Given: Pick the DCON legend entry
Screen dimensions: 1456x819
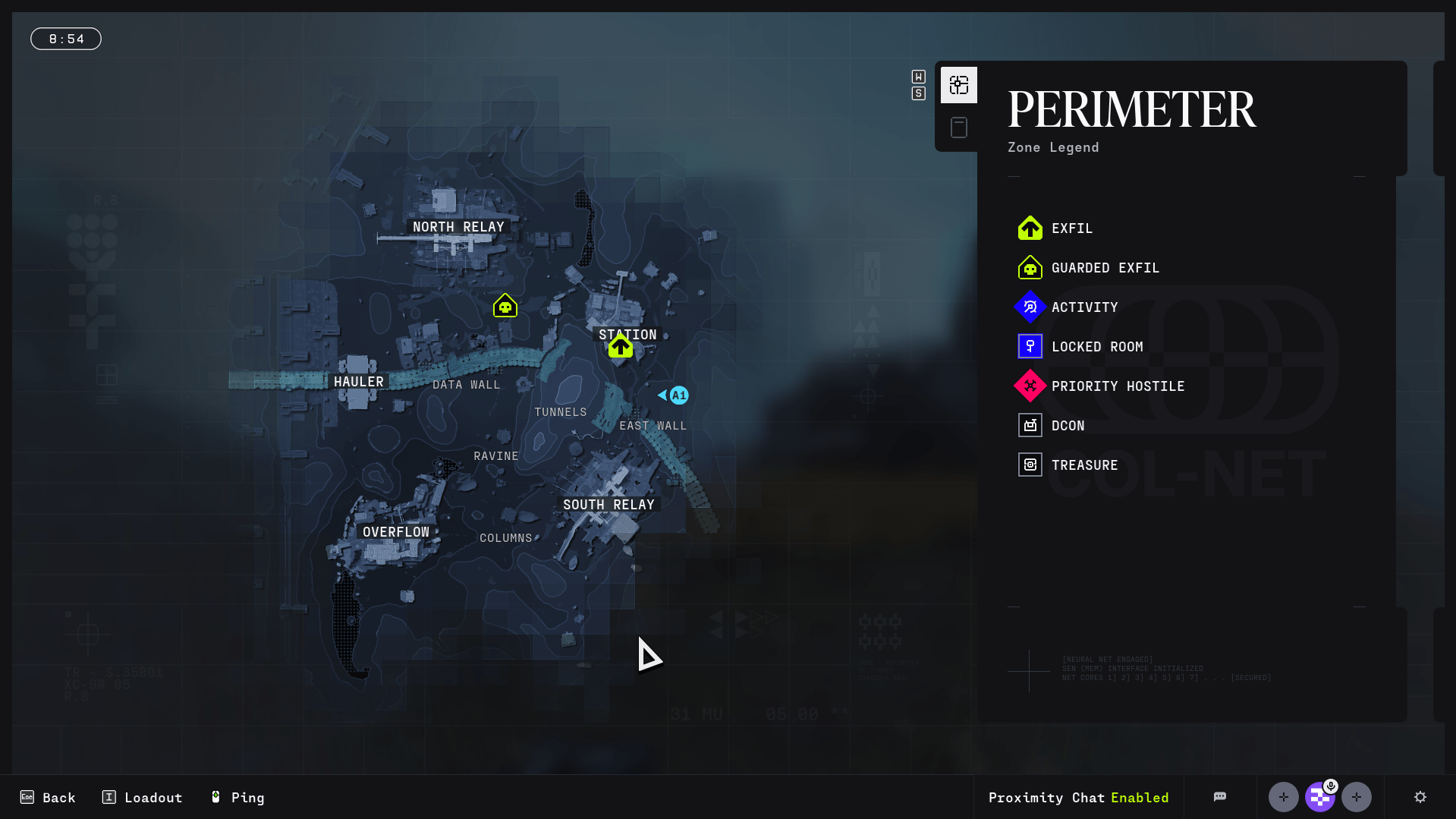Looking at the screenshot, I should (x=1068, y=426).
